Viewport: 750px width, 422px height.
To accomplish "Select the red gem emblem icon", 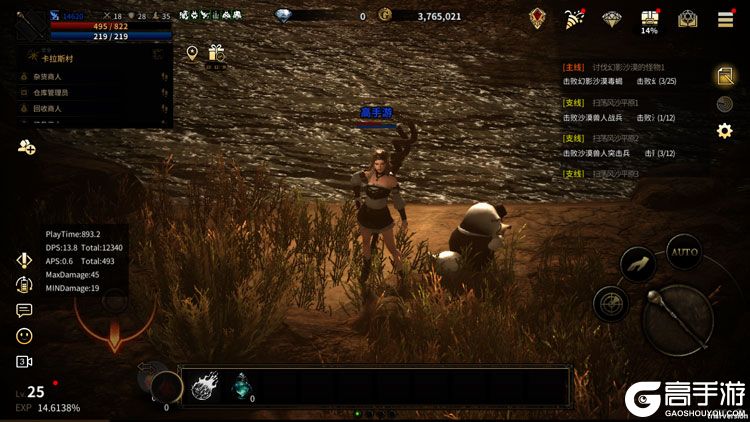I will click(538, 18).
